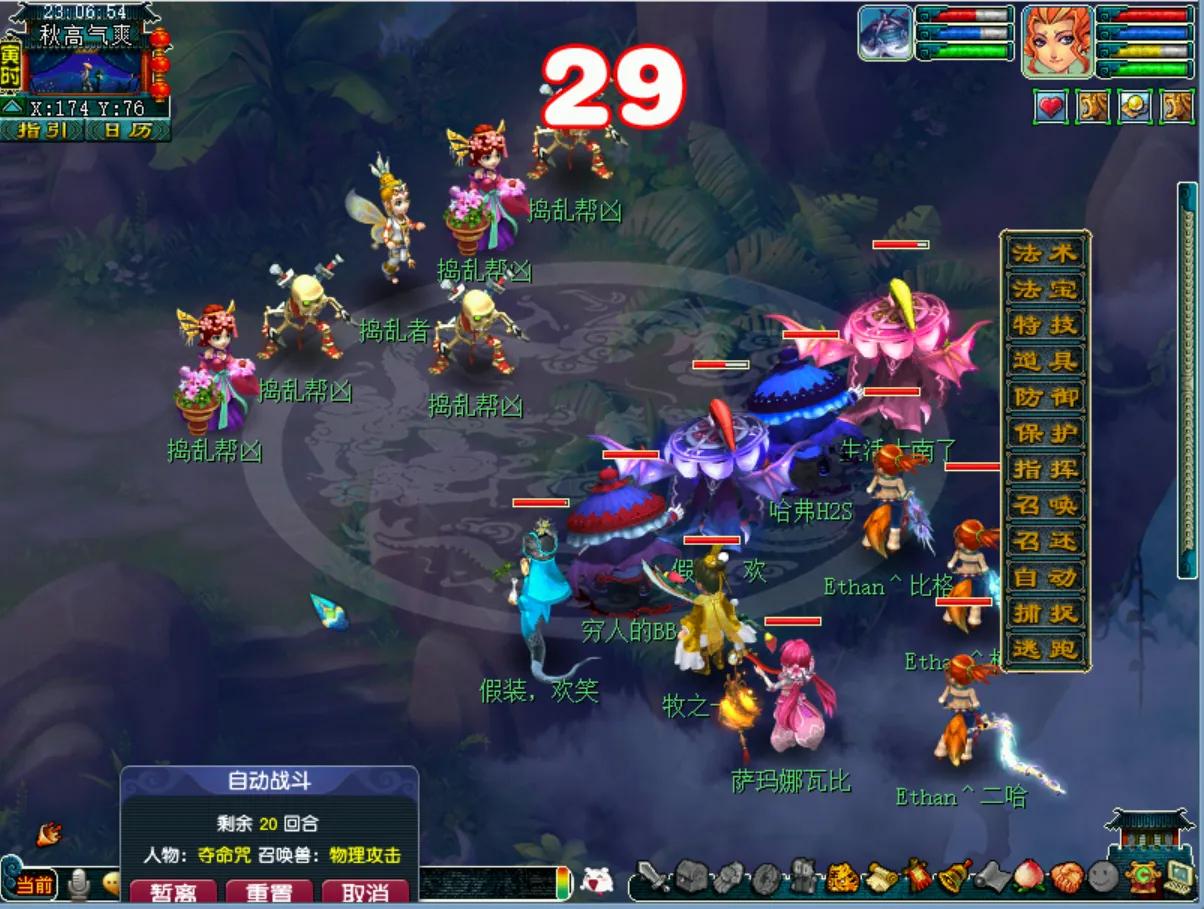This screenshot has height=909, width=1204.
Task: Click the microphone voice chat icon
Action: pos(79,884)
